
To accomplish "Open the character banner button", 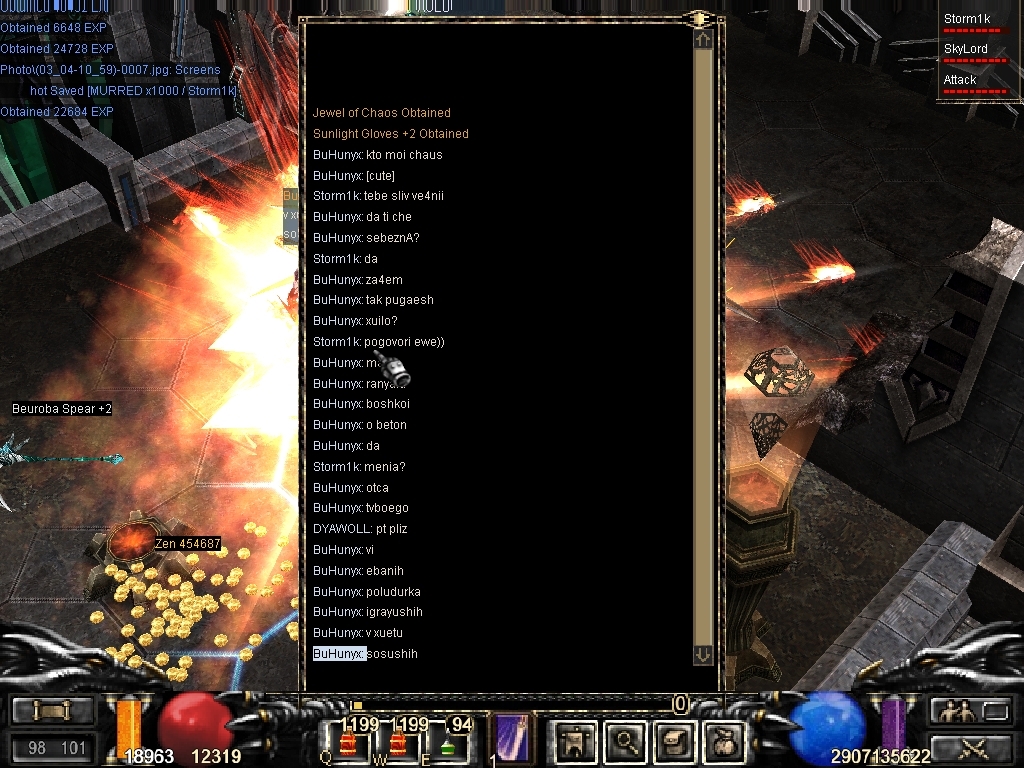I will [x=576, y=741].
